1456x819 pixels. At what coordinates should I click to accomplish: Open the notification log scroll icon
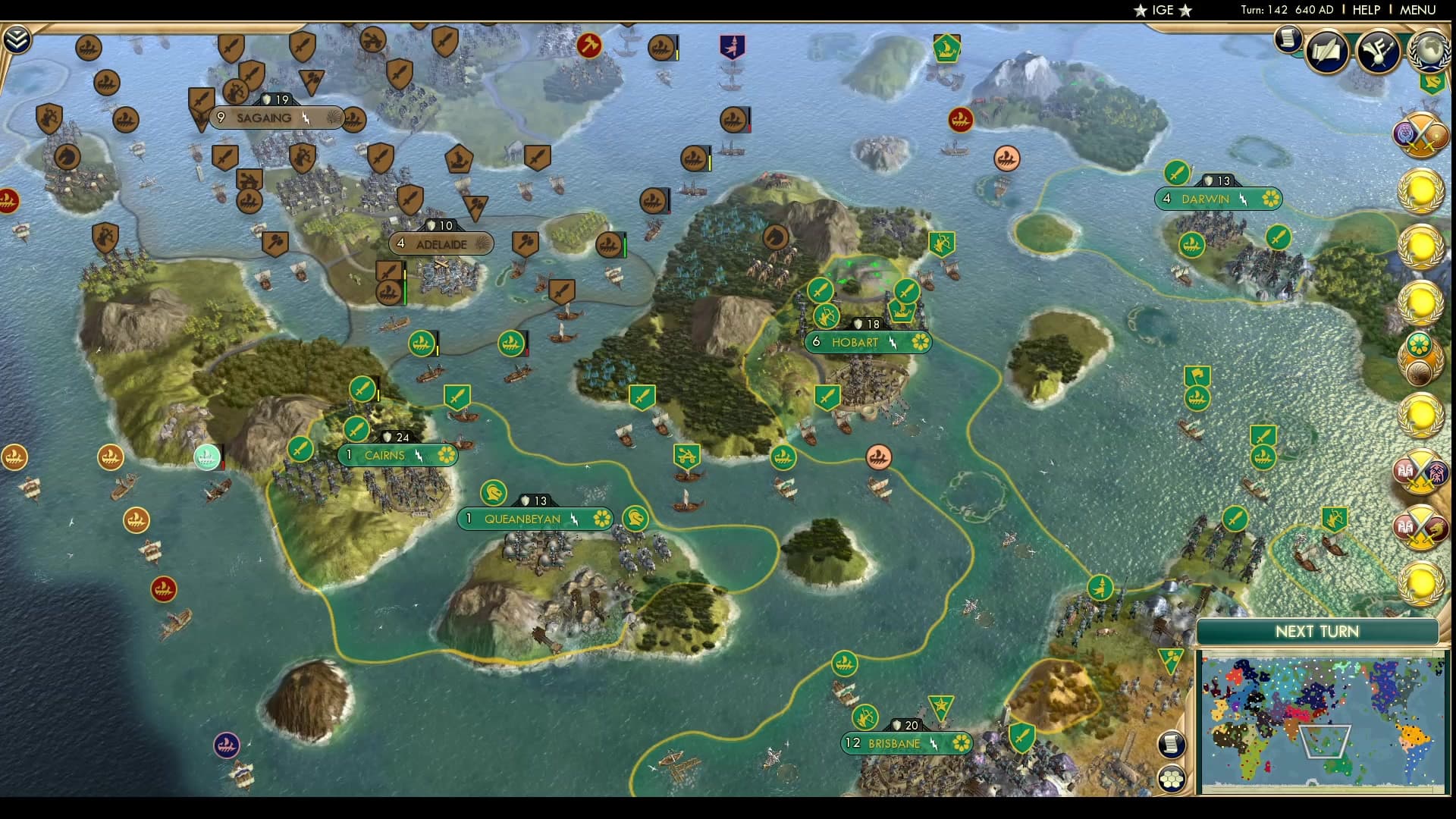tap(1288, 39)
